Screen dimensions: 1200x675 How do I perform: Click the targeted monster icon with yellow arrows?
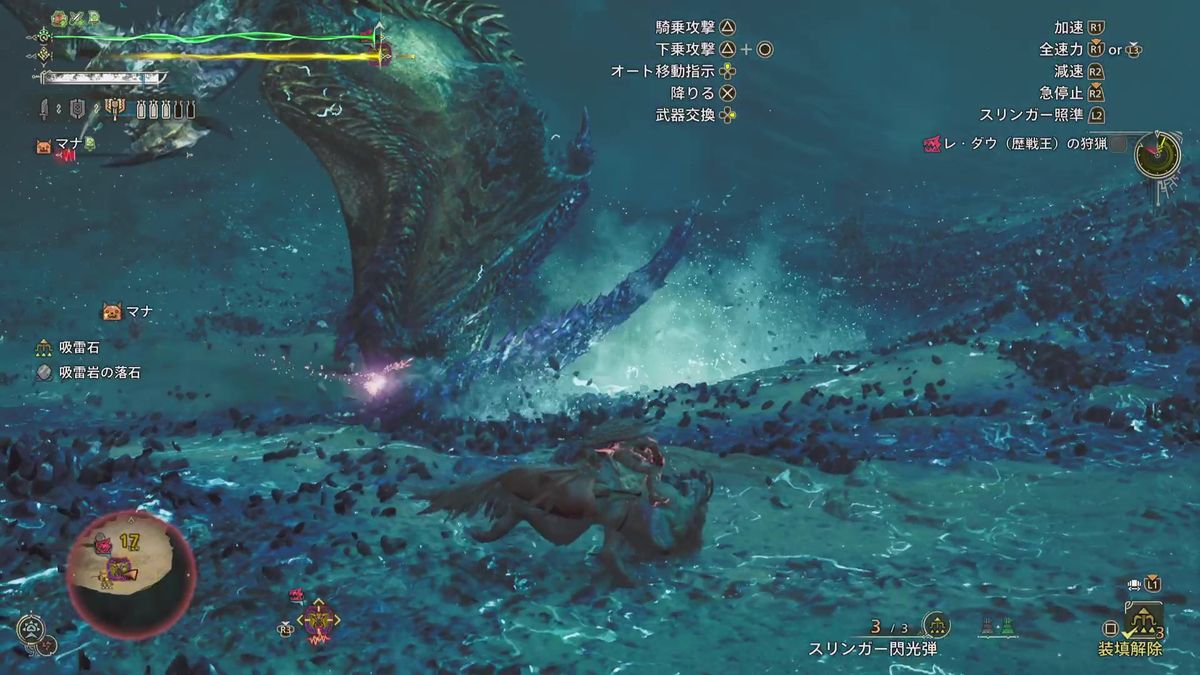click(x=319, y=622)
